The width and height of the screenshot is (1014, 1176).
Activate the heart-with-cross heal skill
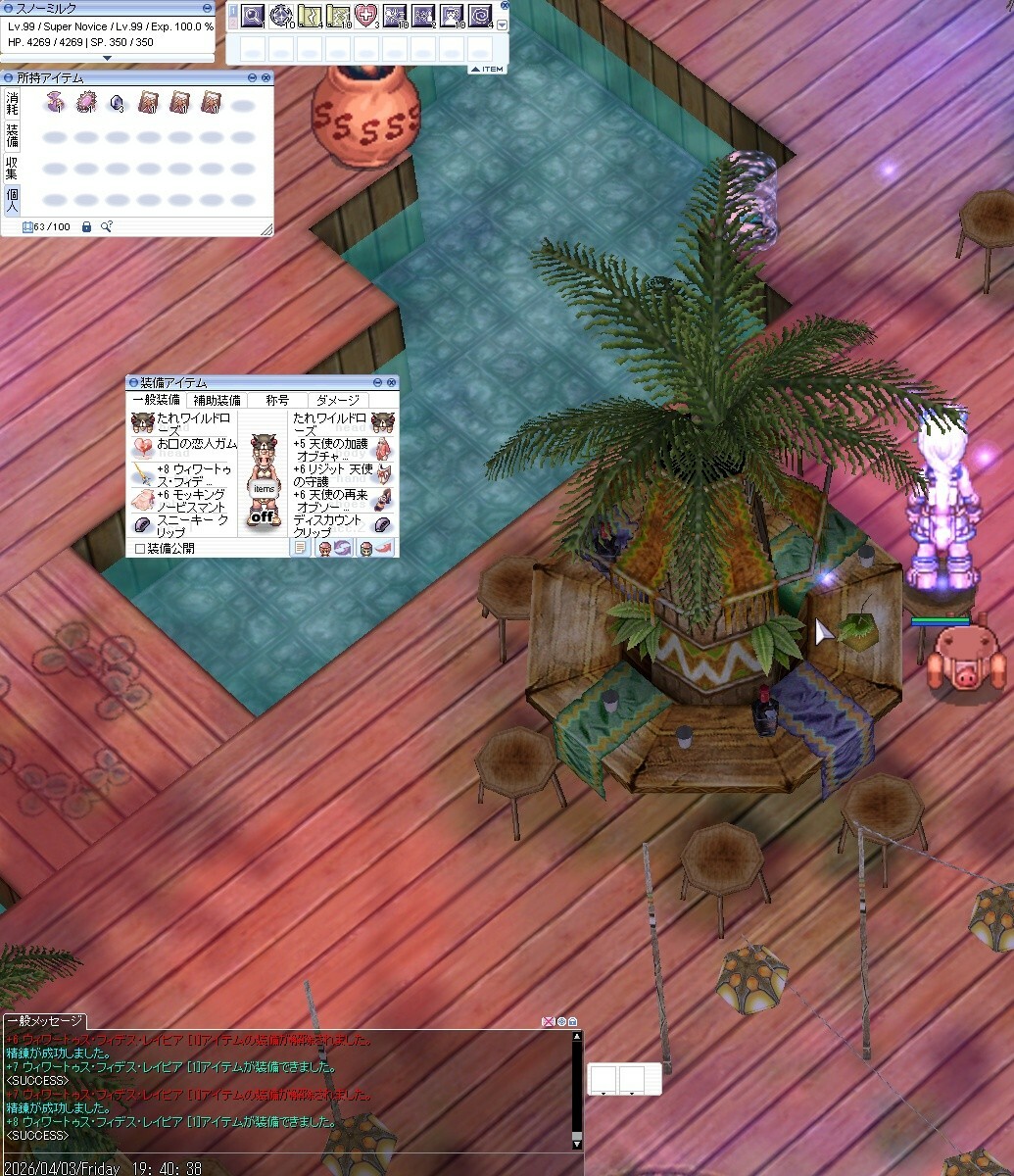(x=367, y=16)
